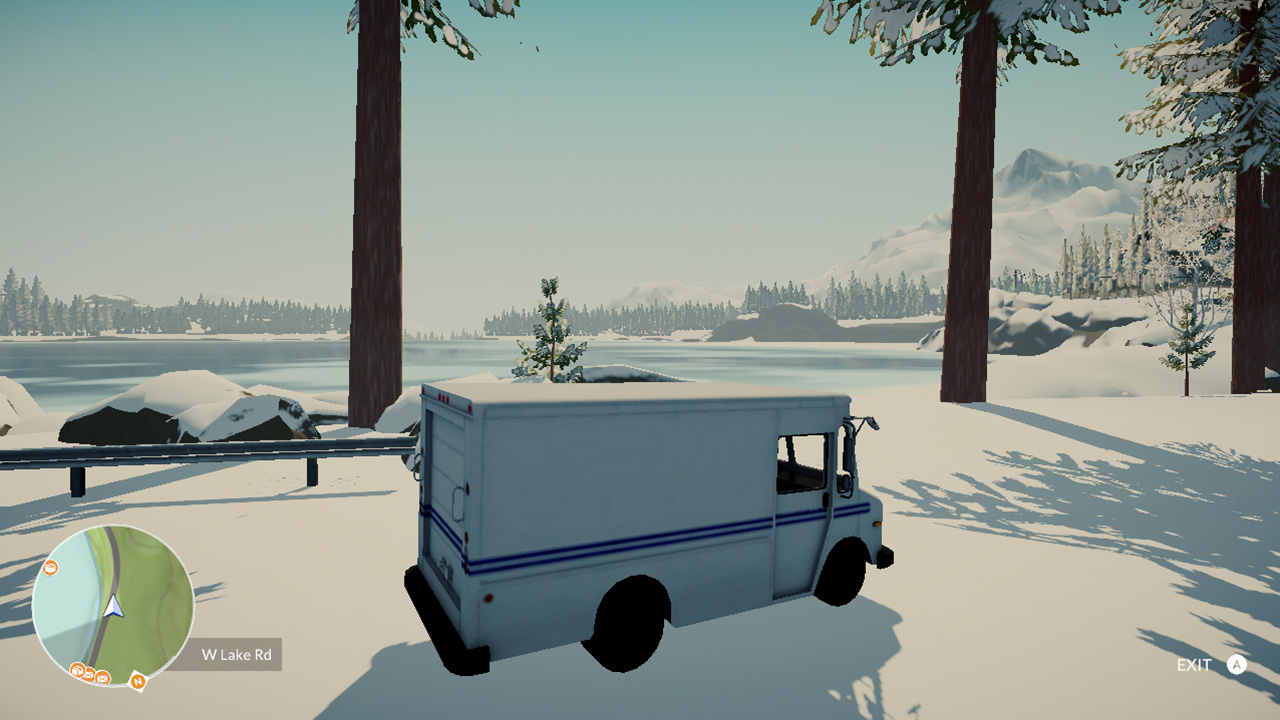The width and height of the screenshot is (1280, 720).
Task: Click the first envelope mail marker on the minimap
Action: [88, 676]
